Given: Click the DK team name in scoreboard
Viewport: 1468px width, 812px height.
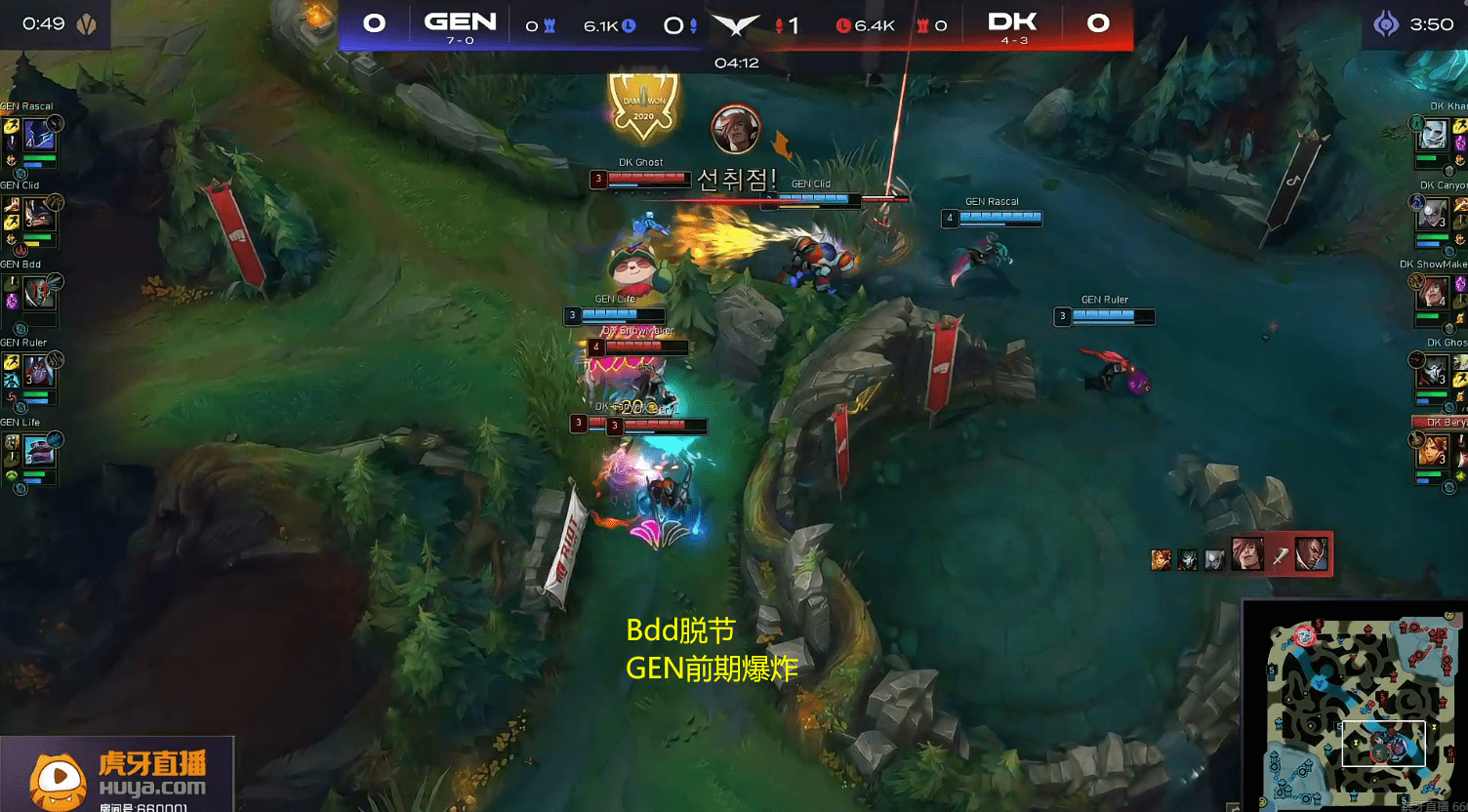Looking at the screenshot, I should click(1013, 21).
